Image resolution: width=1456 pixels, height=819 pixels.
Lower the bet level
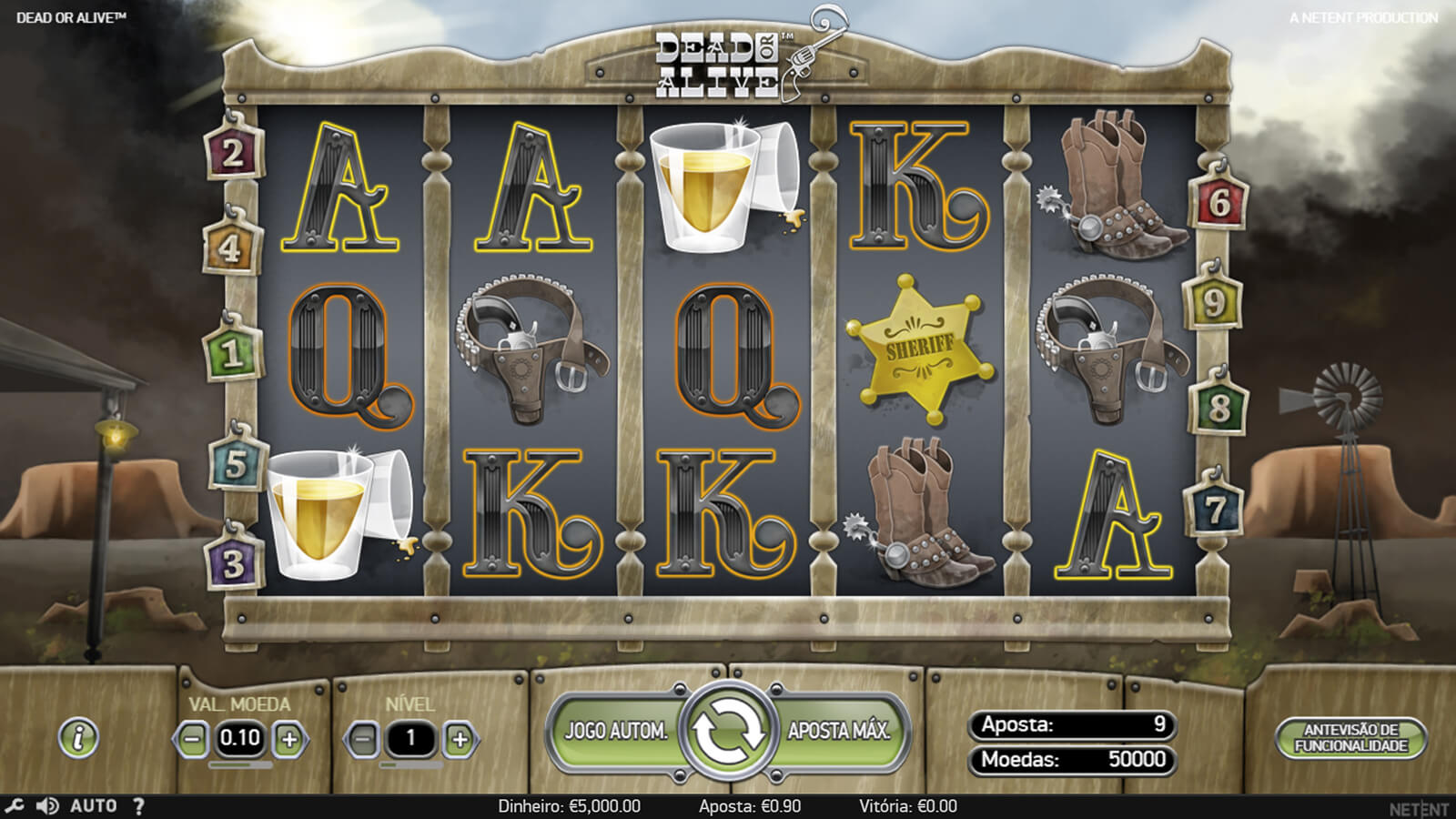(362, 739)
